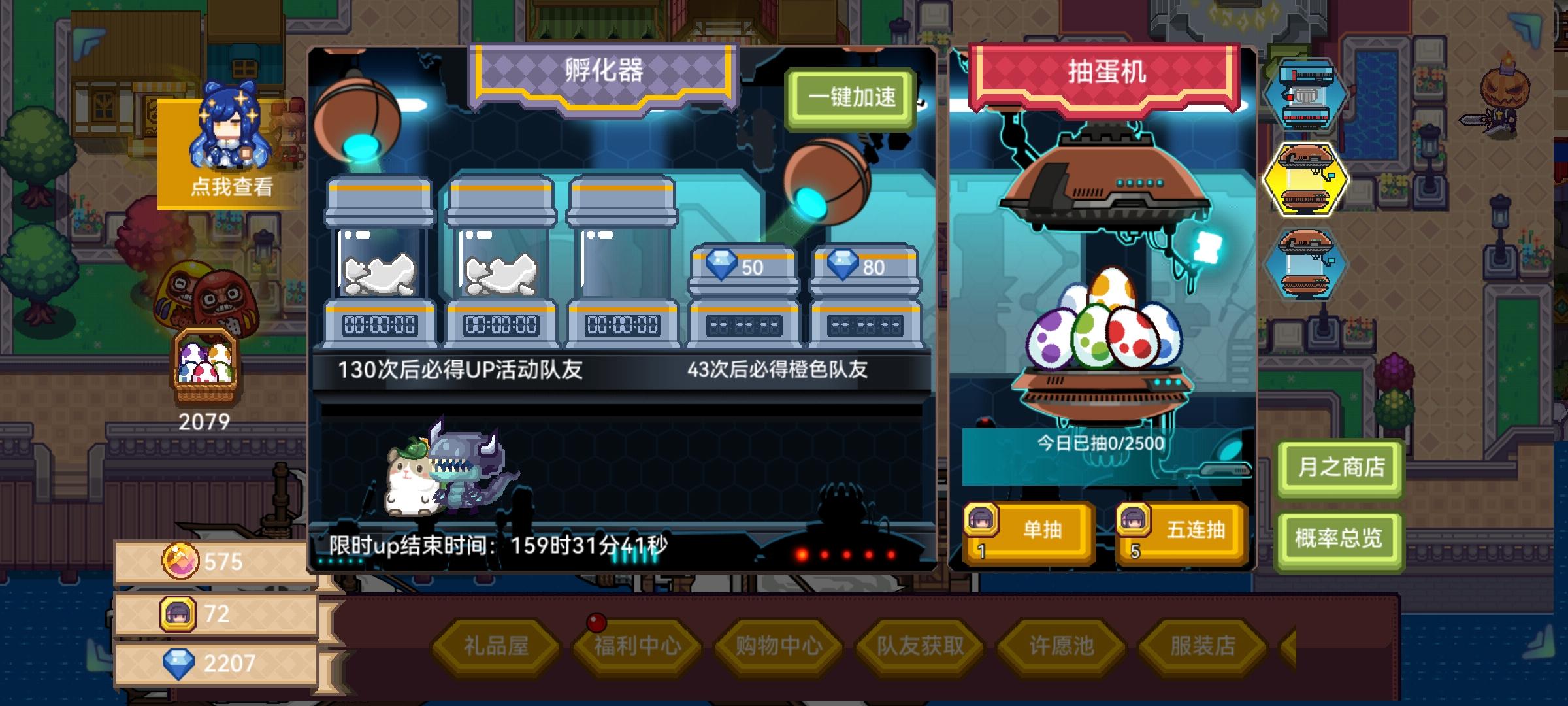Open the 概率总览 probability overview
Screen dimensions: 1568x706
click(x=1340, y=539)
